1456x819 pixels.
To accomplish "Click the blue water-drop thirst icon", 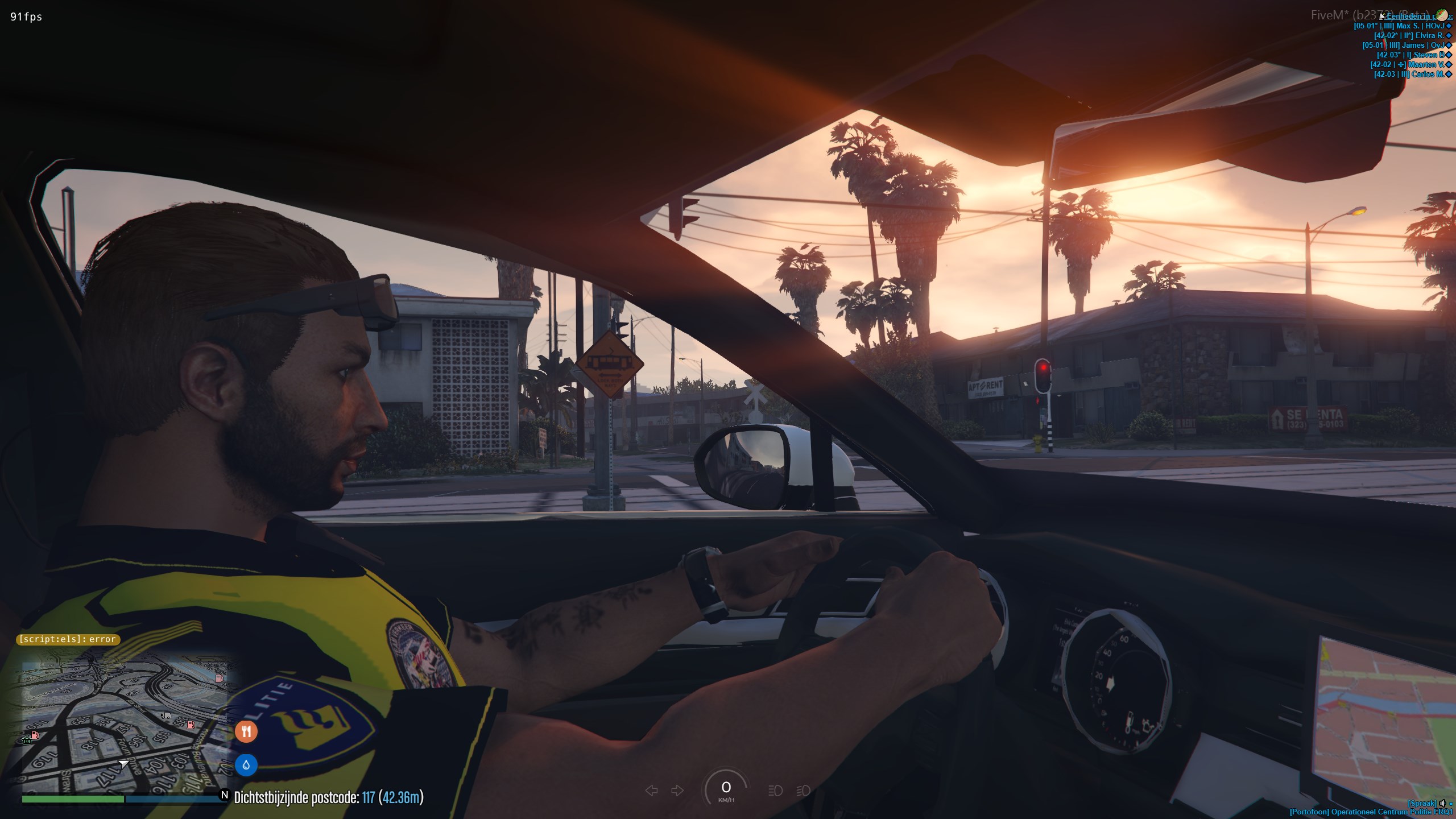I will 246,765.
